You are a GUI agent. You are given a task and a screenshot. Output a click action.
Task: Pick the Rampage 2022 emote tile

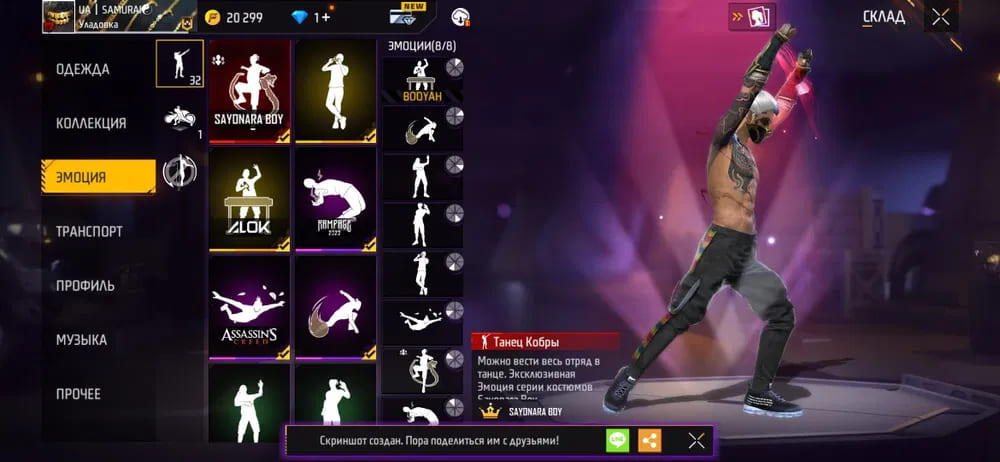pyautogui.click(x=336, y=200)
